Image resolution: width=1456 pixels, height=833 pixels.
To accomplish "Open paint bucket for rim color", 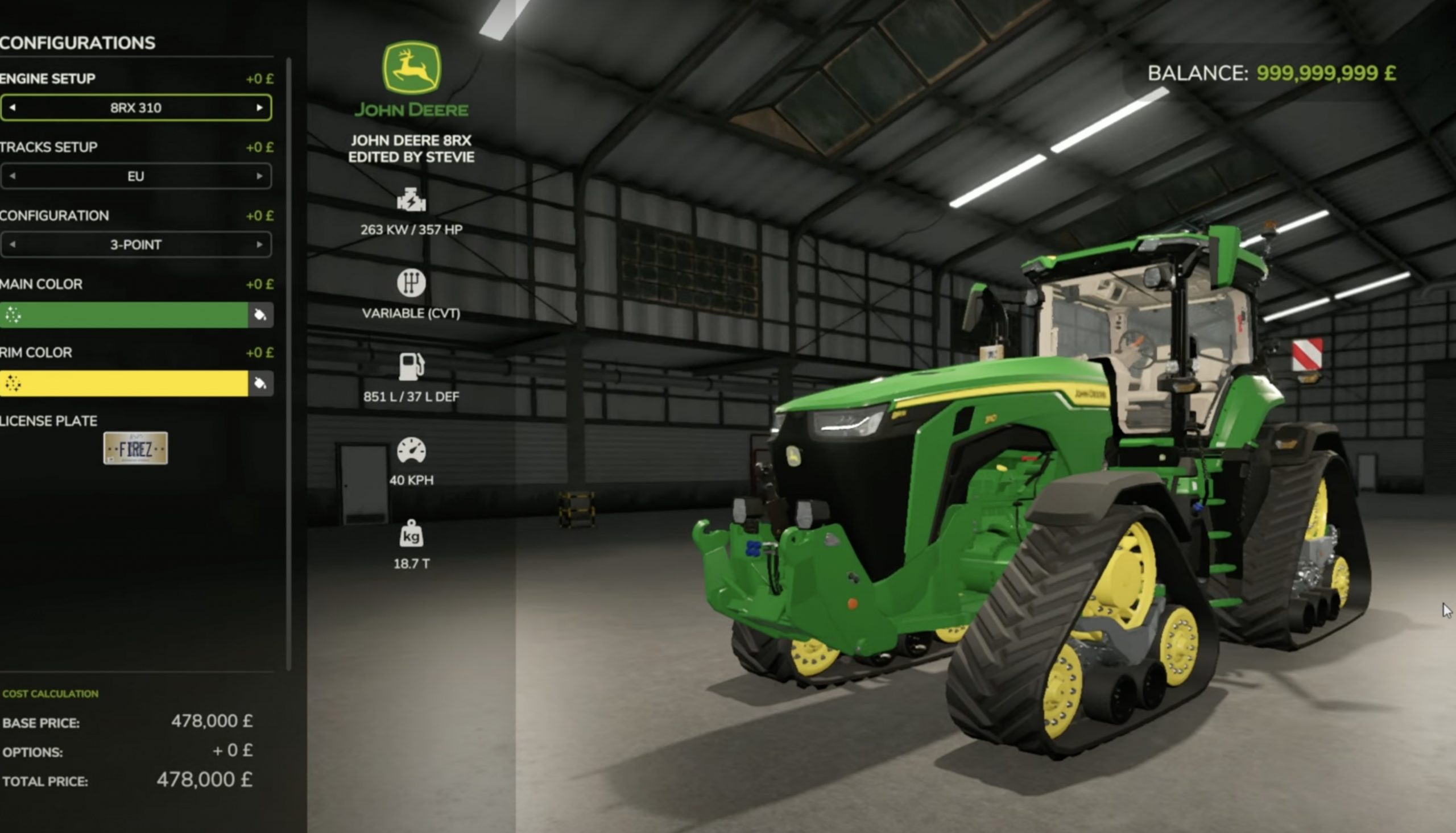I will click(260, 383).
